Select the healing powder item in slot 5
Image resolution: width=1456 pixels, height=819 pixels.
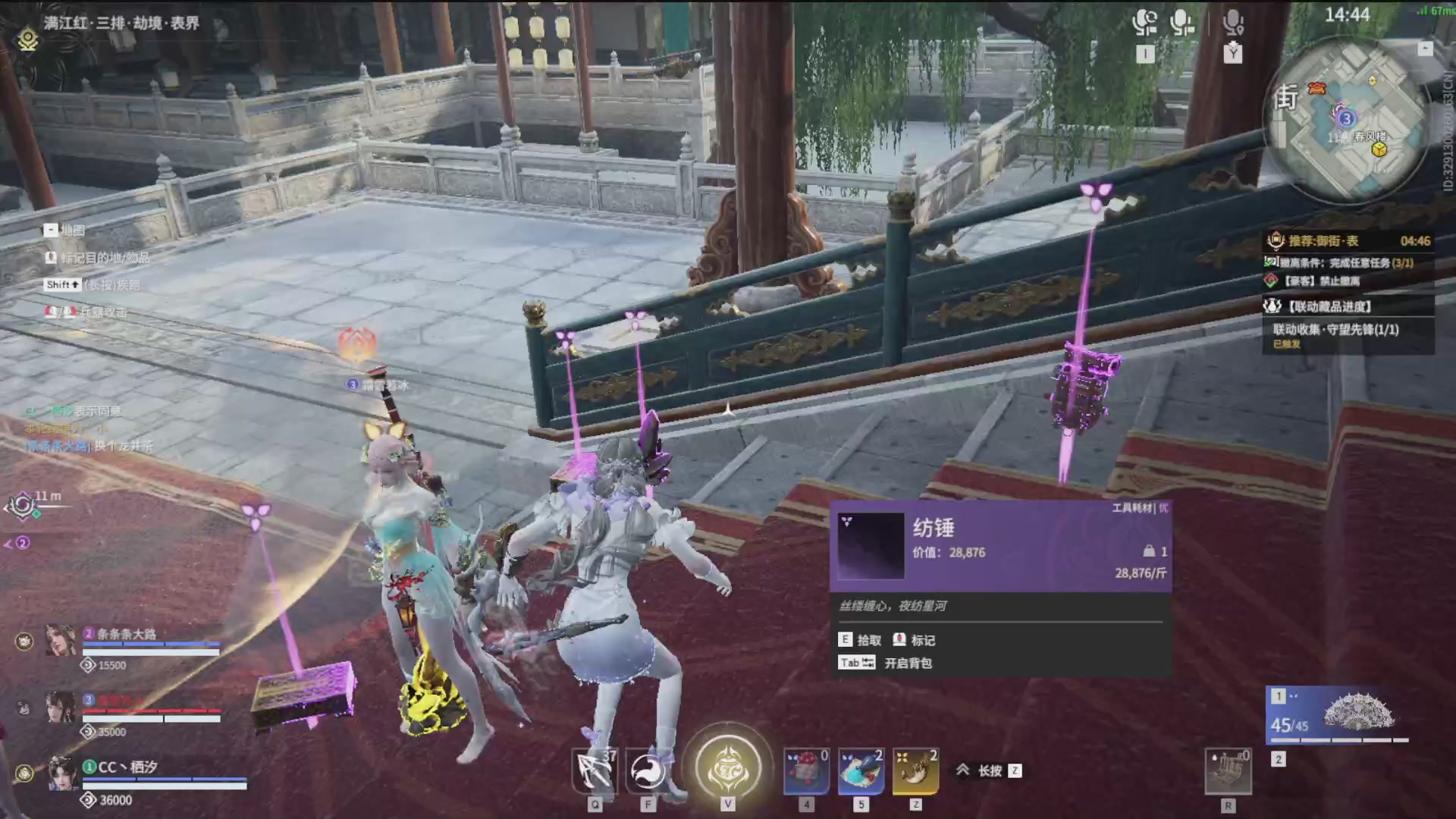point(860,770)
